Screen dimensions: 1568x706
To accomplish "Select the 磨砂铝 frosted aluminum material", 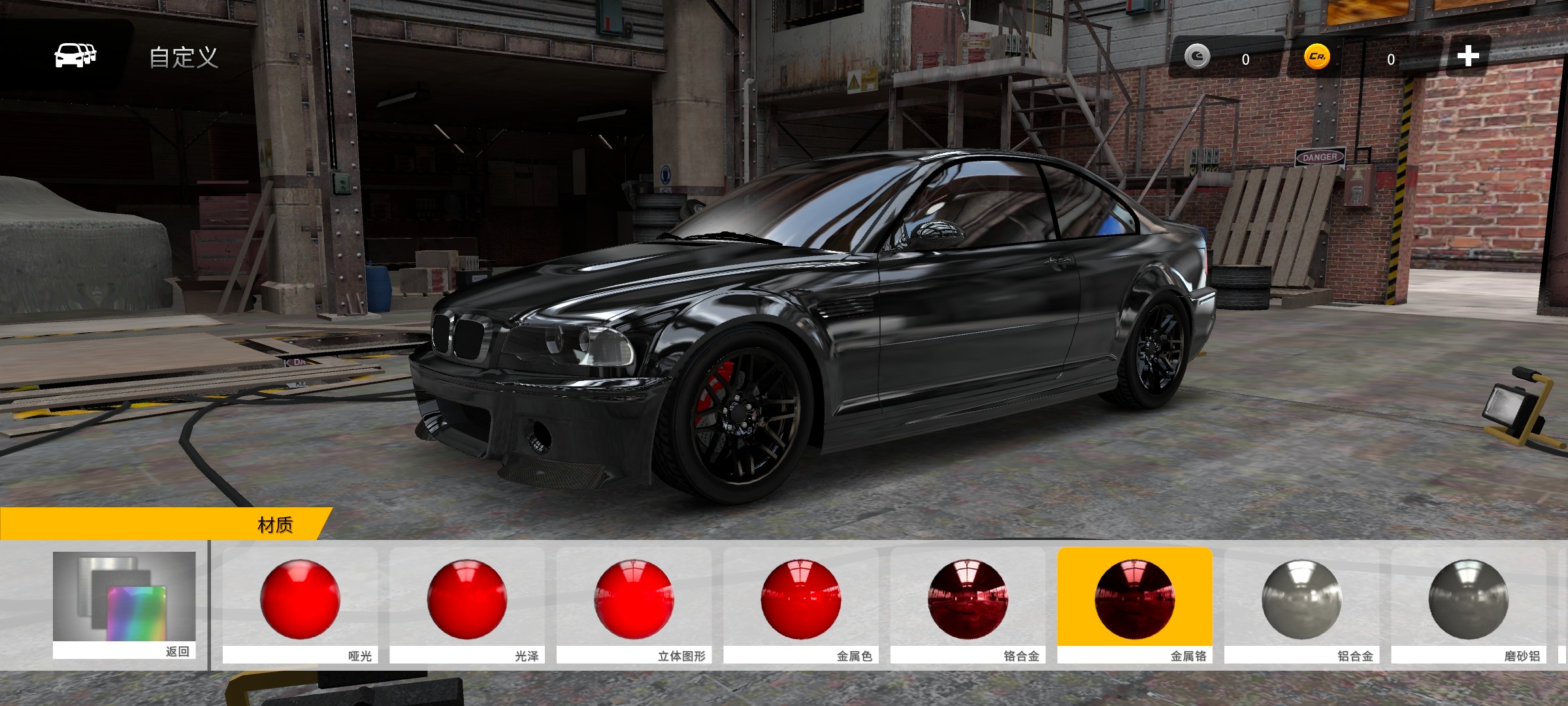I will coord(1469,605).
